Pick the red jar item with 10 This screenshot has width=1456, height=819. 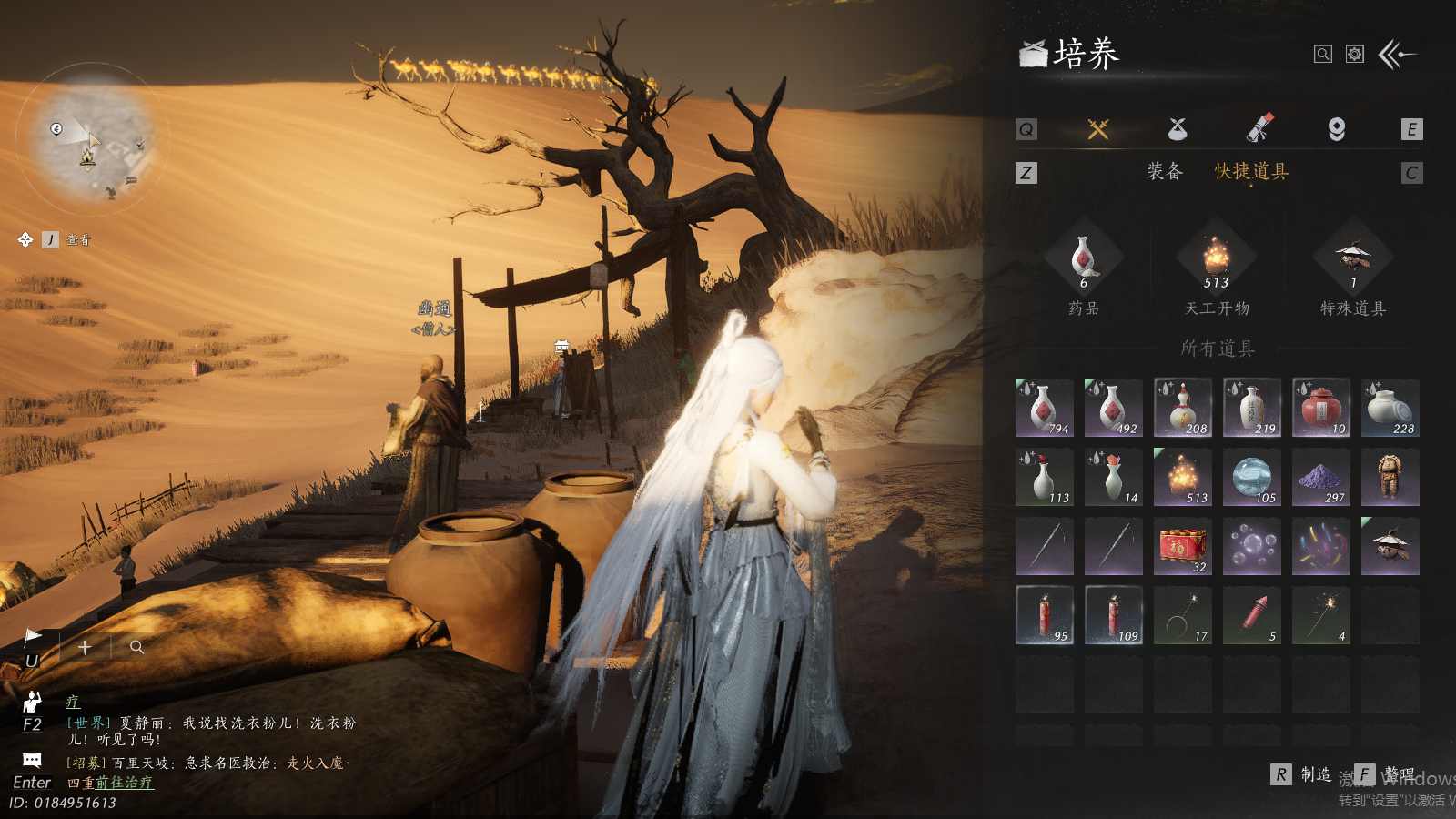tap(1320, 408)
